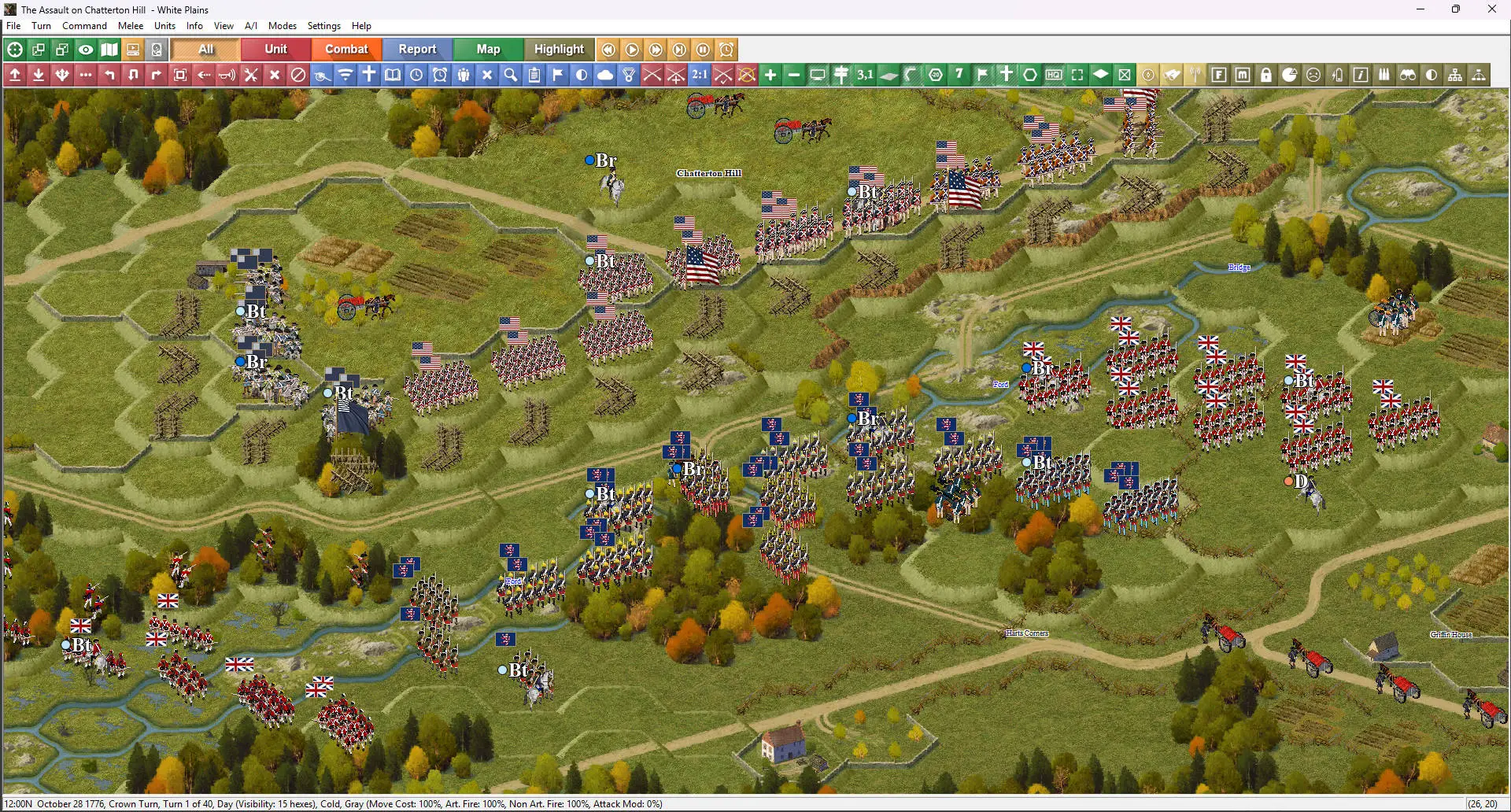
Task: Open the Settings menu
Action: click(x=323, y=26)
